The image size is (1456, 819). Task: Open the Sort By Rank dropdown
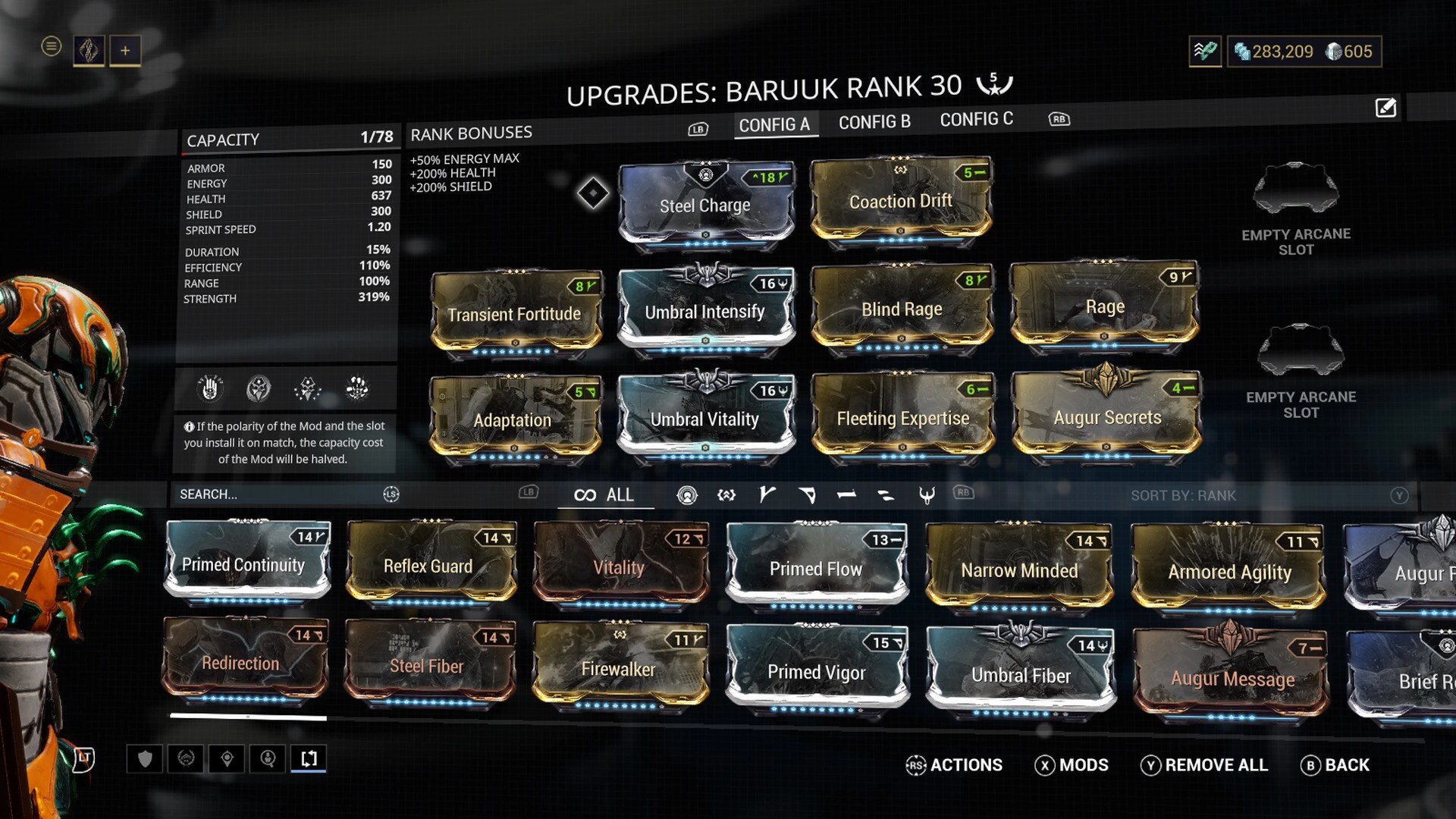click(x=1183, y=495)
